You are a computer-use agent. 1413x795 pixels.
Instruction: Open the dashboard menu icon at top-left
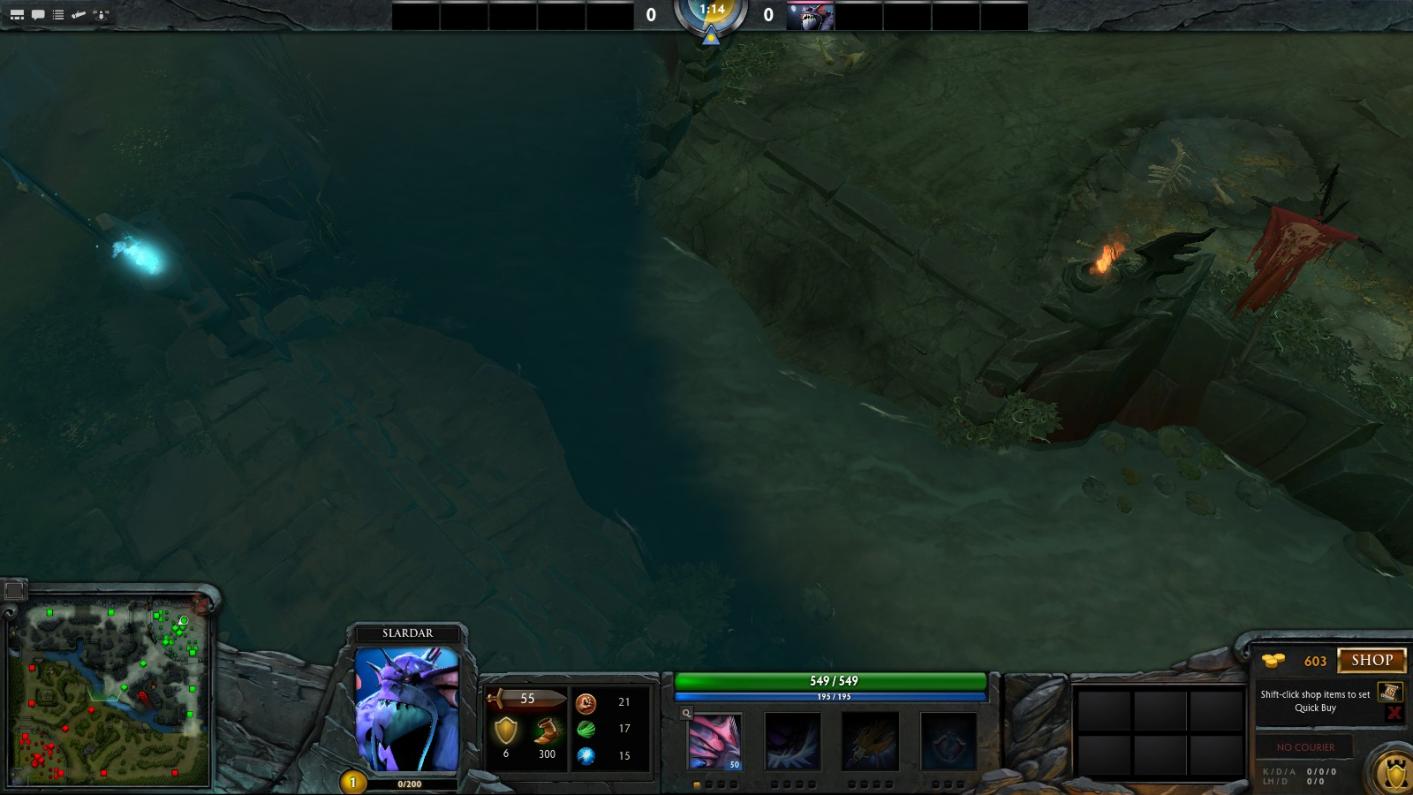pos(17,14)
